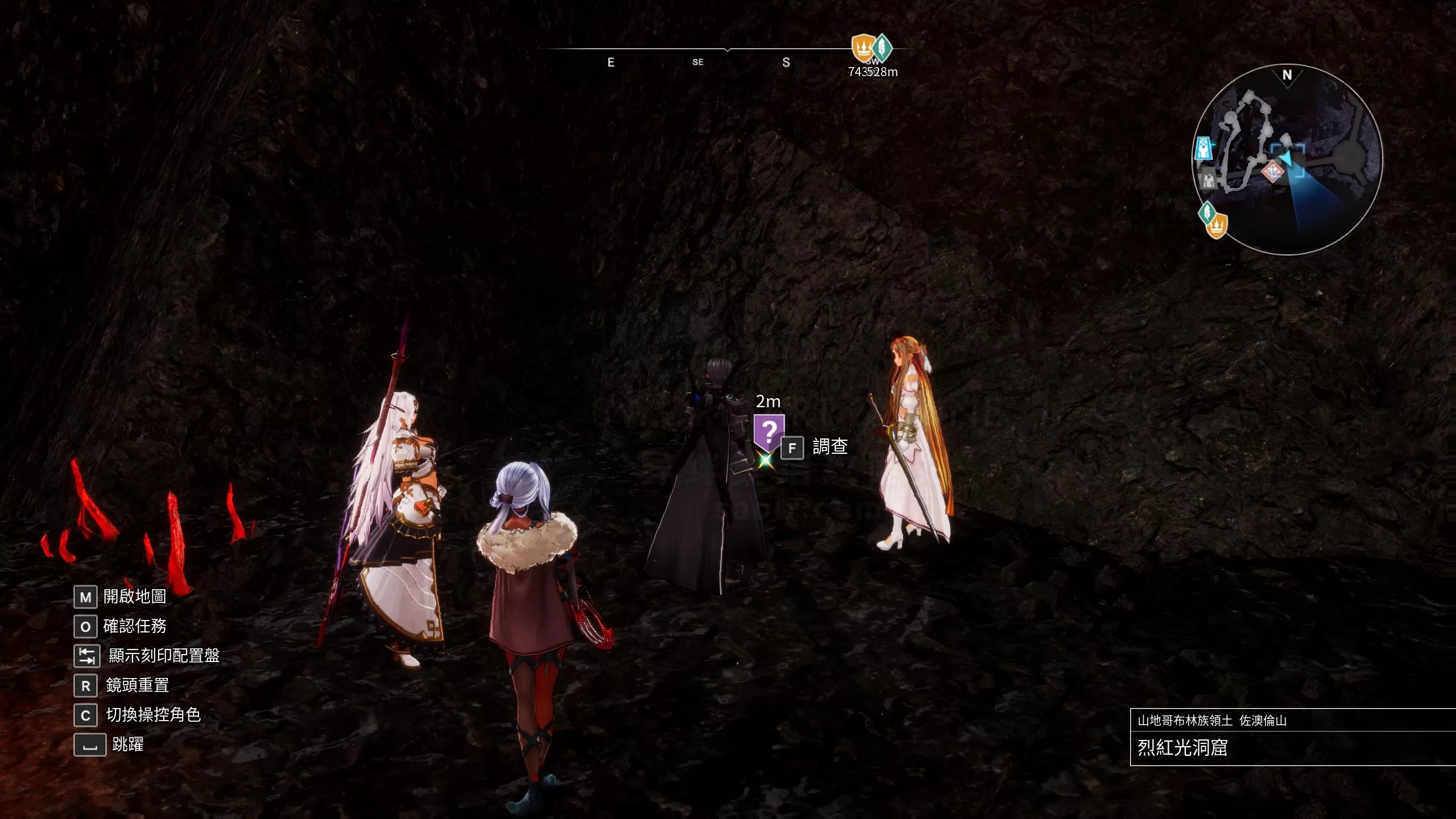Screen dimensions: 1456x819
Task: Click the grey doorway icon on the minimap
Action: [1207, 180]
